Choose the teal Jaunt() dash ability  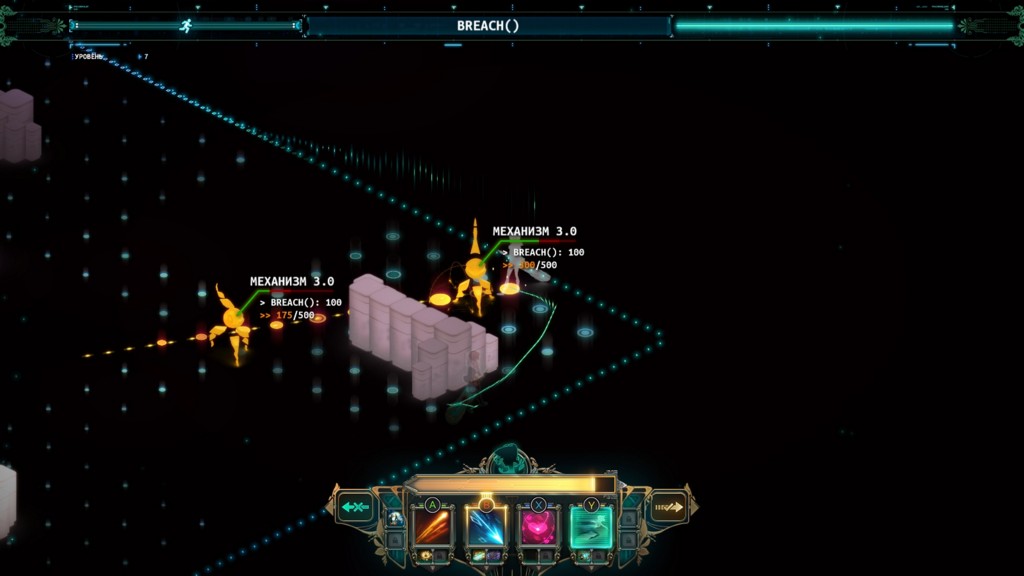coord(591,526)
